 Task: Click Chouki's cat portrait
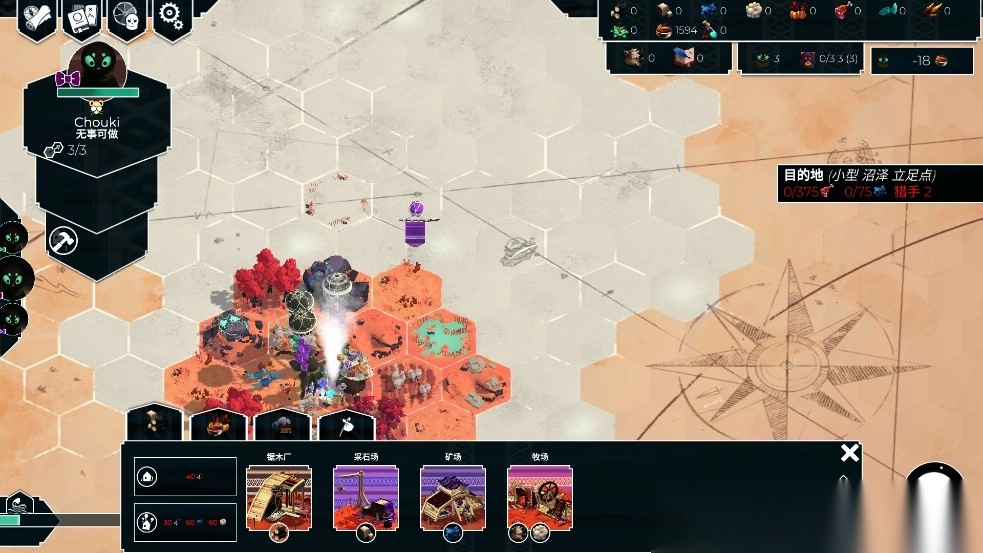[97, 64]
